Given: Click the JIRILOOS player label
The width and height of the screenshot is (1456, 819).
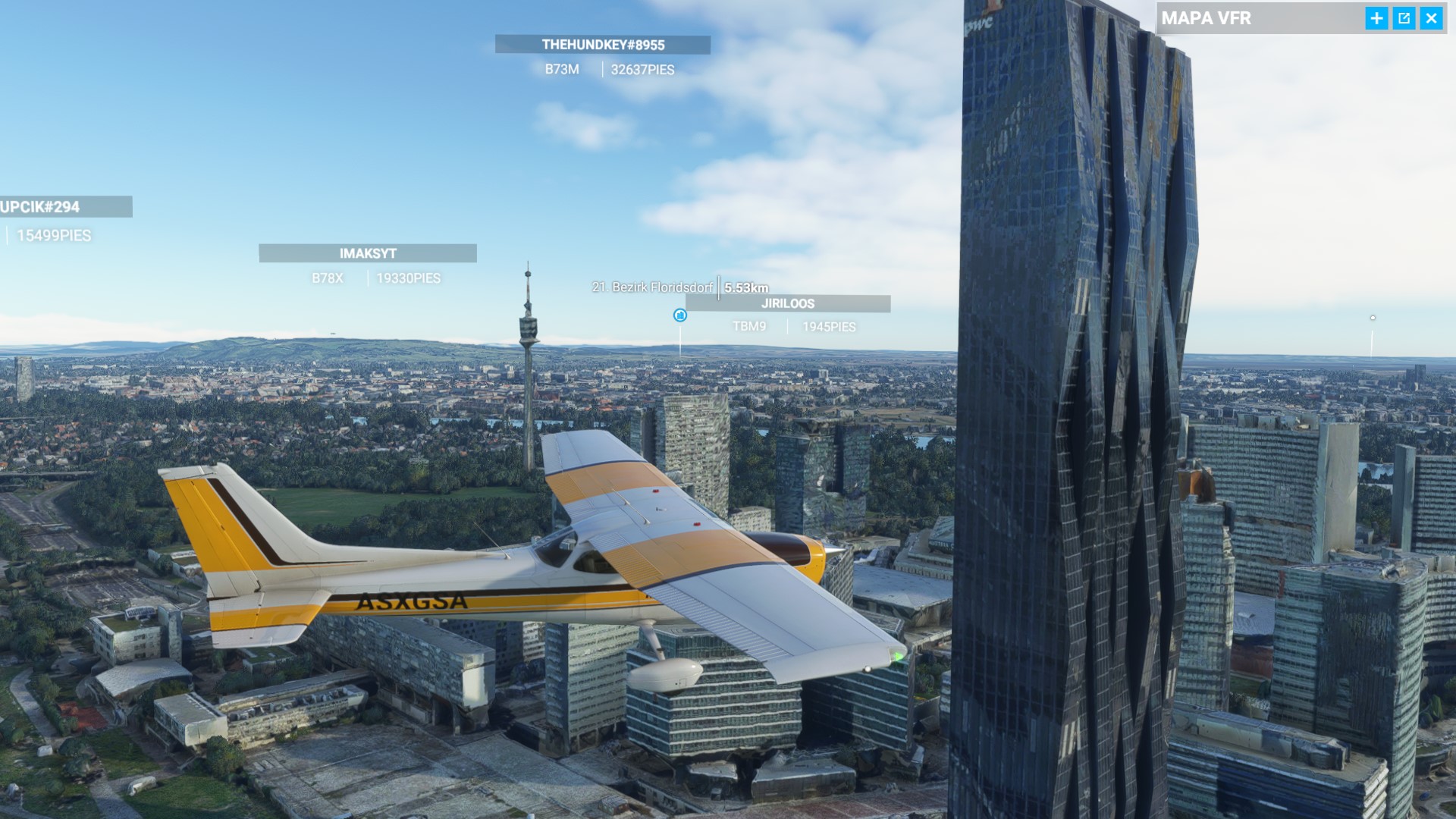Looking at the screenshot, I should click(x=787, y=305).
